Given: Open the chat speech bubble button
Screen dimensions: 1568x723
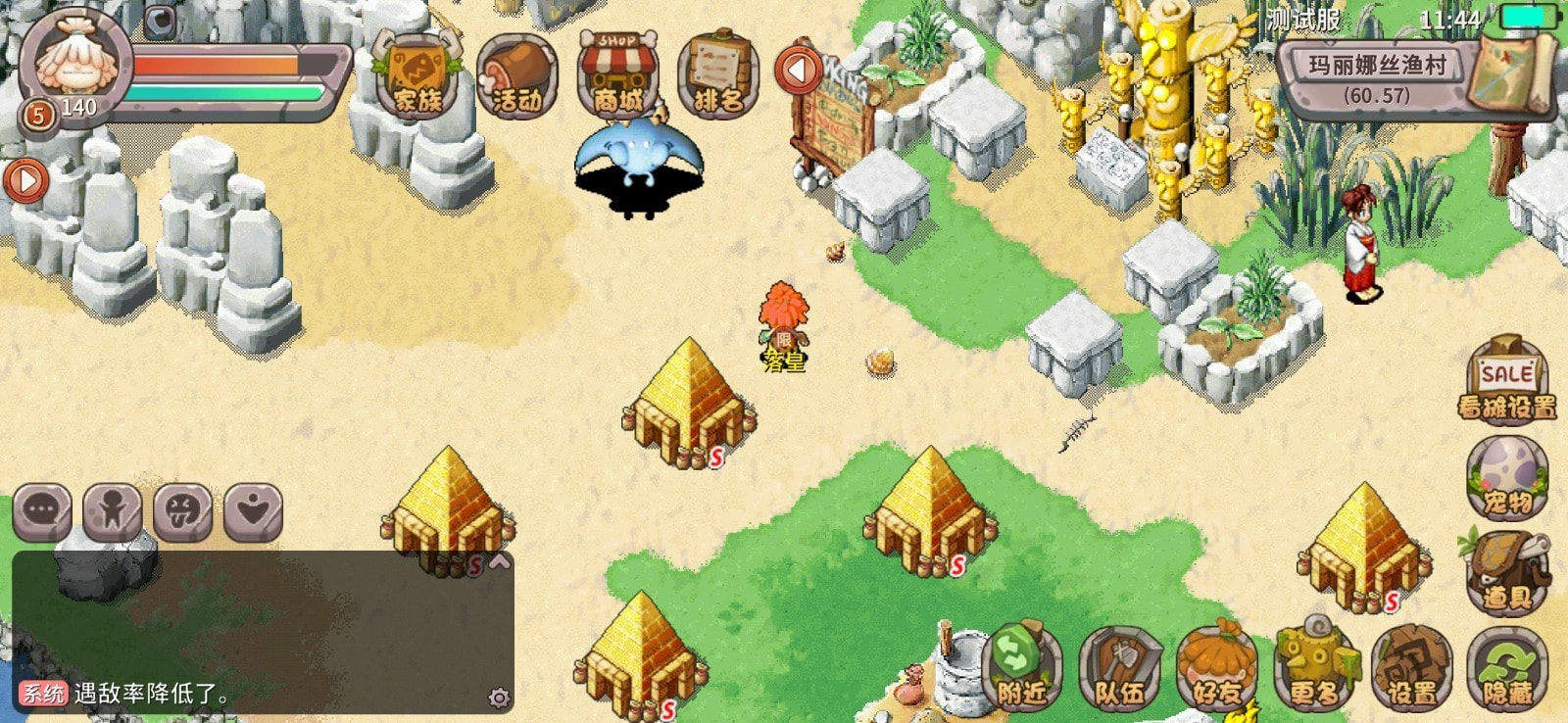Looking at the screenshot, I should pos(42,510).
